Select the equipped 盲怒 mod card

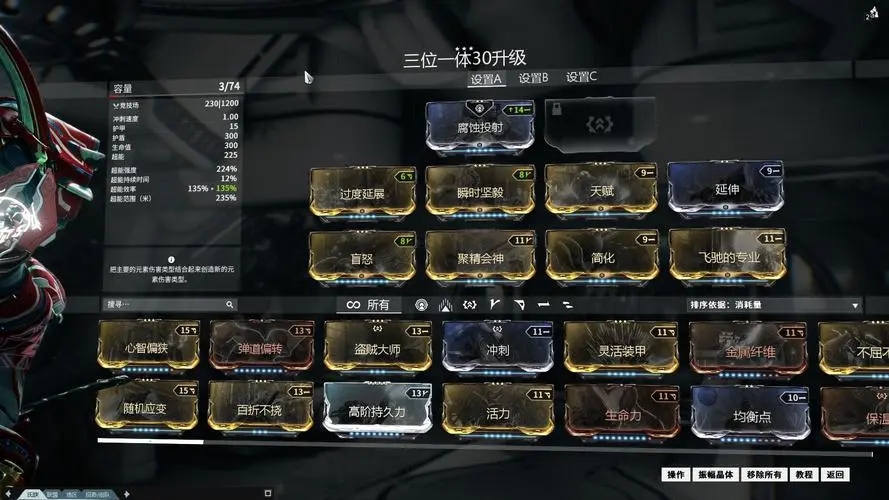(x=362, y=256)
